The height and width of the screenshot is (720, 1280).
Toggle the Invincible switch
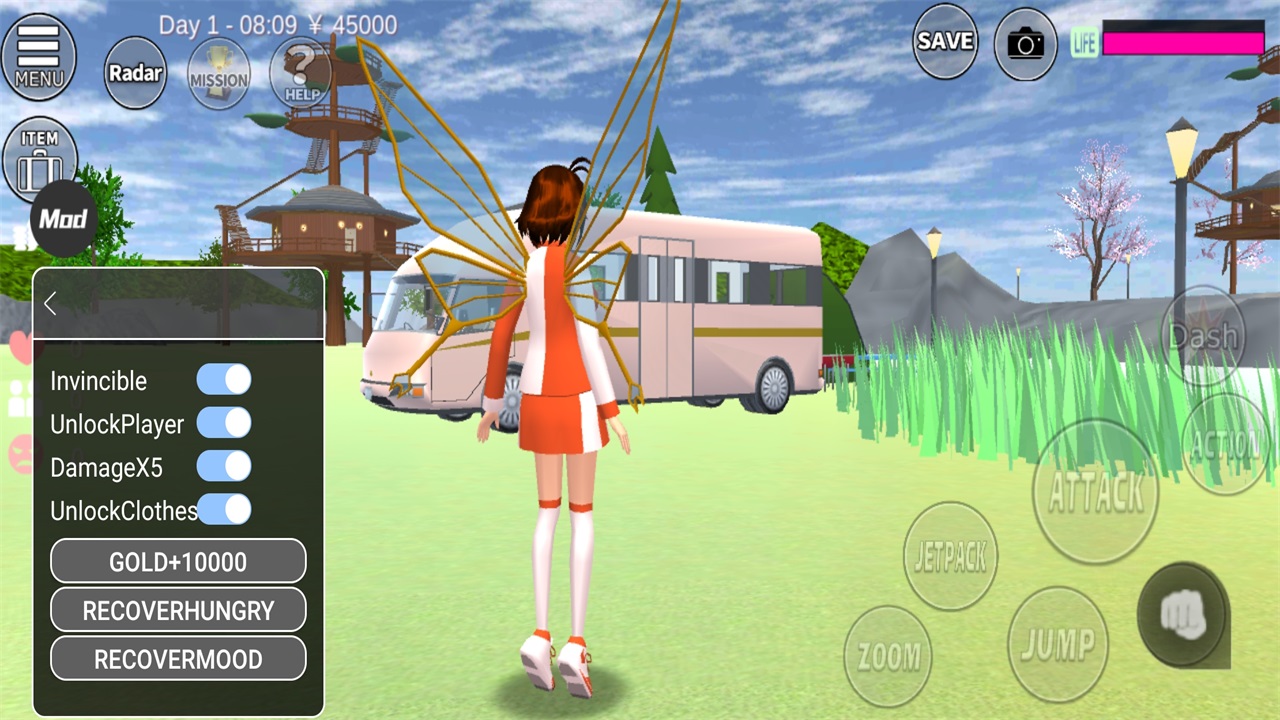point(224,380)
